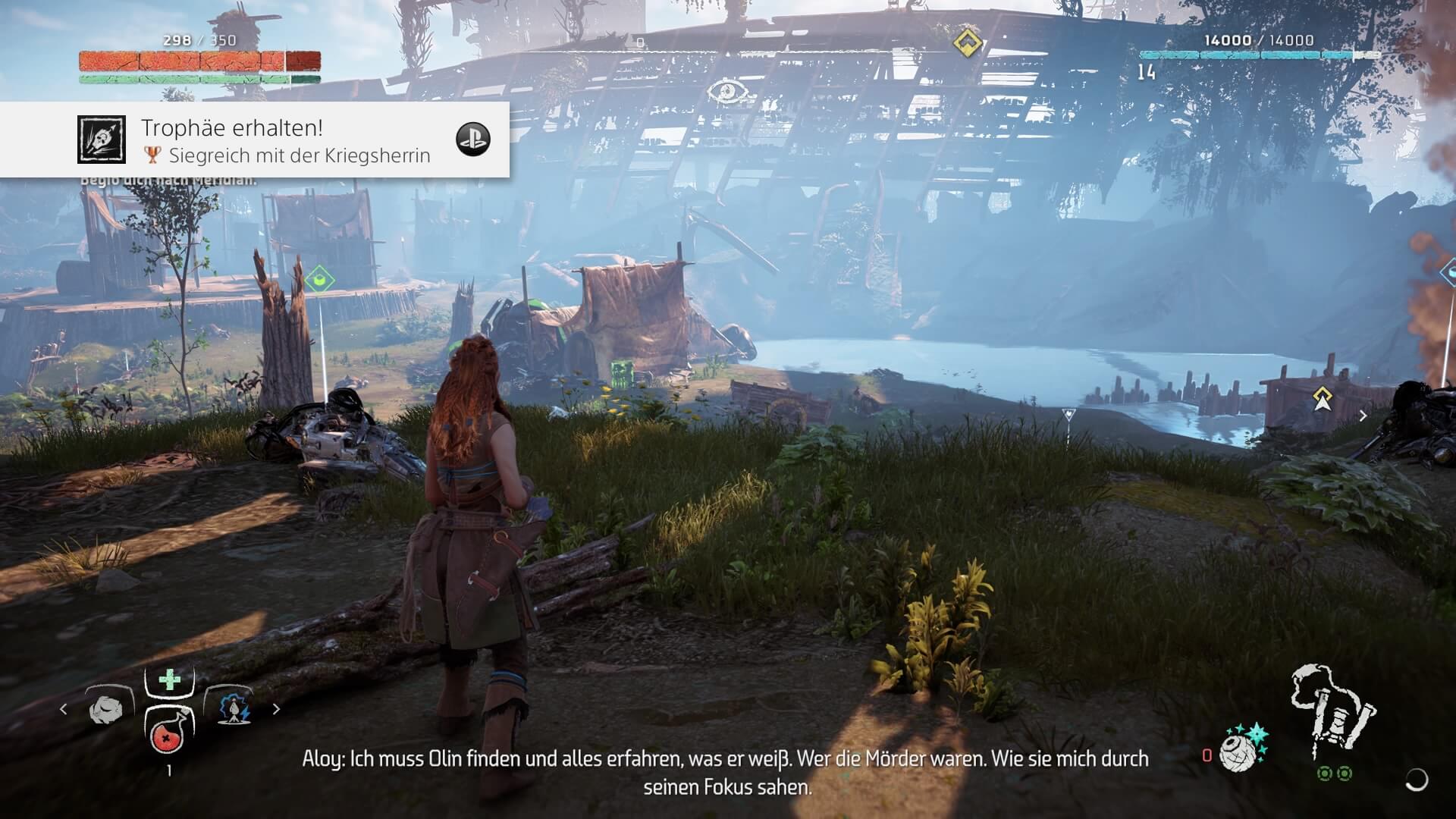Click the PlayStation logo on the notification
This screenshot has width=1456, height=819.
472,140
